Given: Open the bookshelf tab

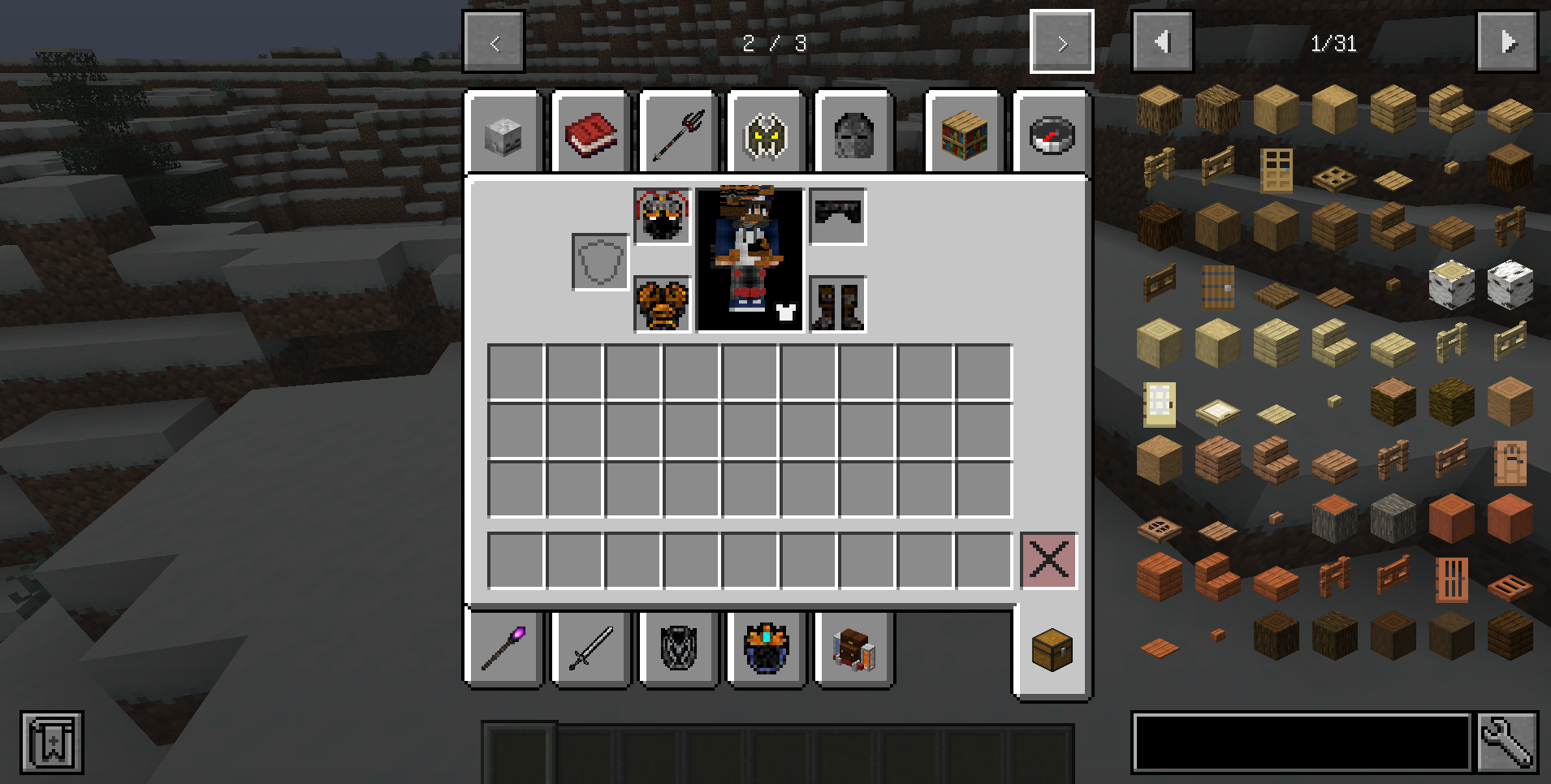Looking at the screenshot, I should [x=965, y=135].
